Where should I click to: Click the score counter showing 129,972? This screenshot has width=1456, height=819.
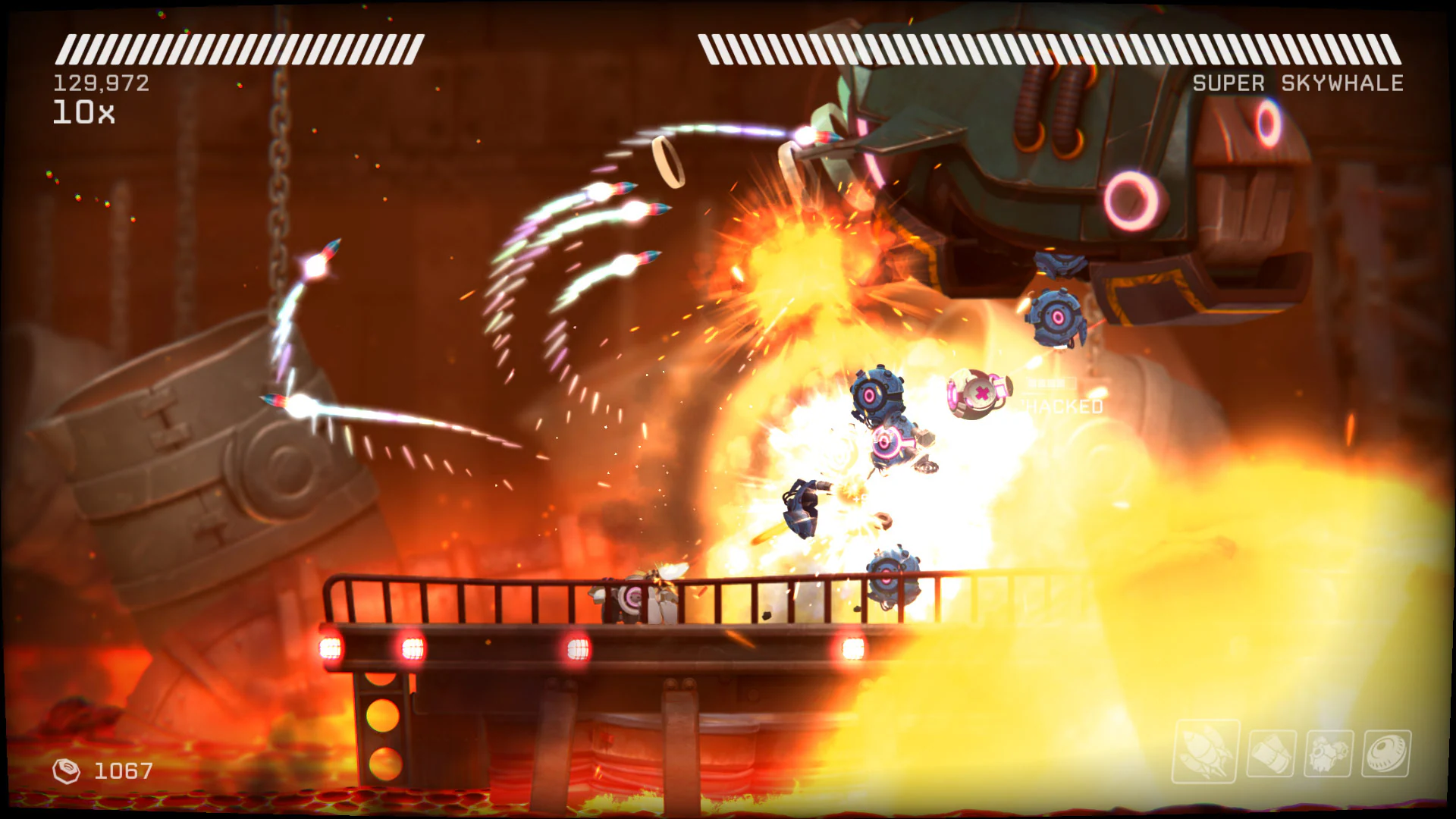(101, 83)
